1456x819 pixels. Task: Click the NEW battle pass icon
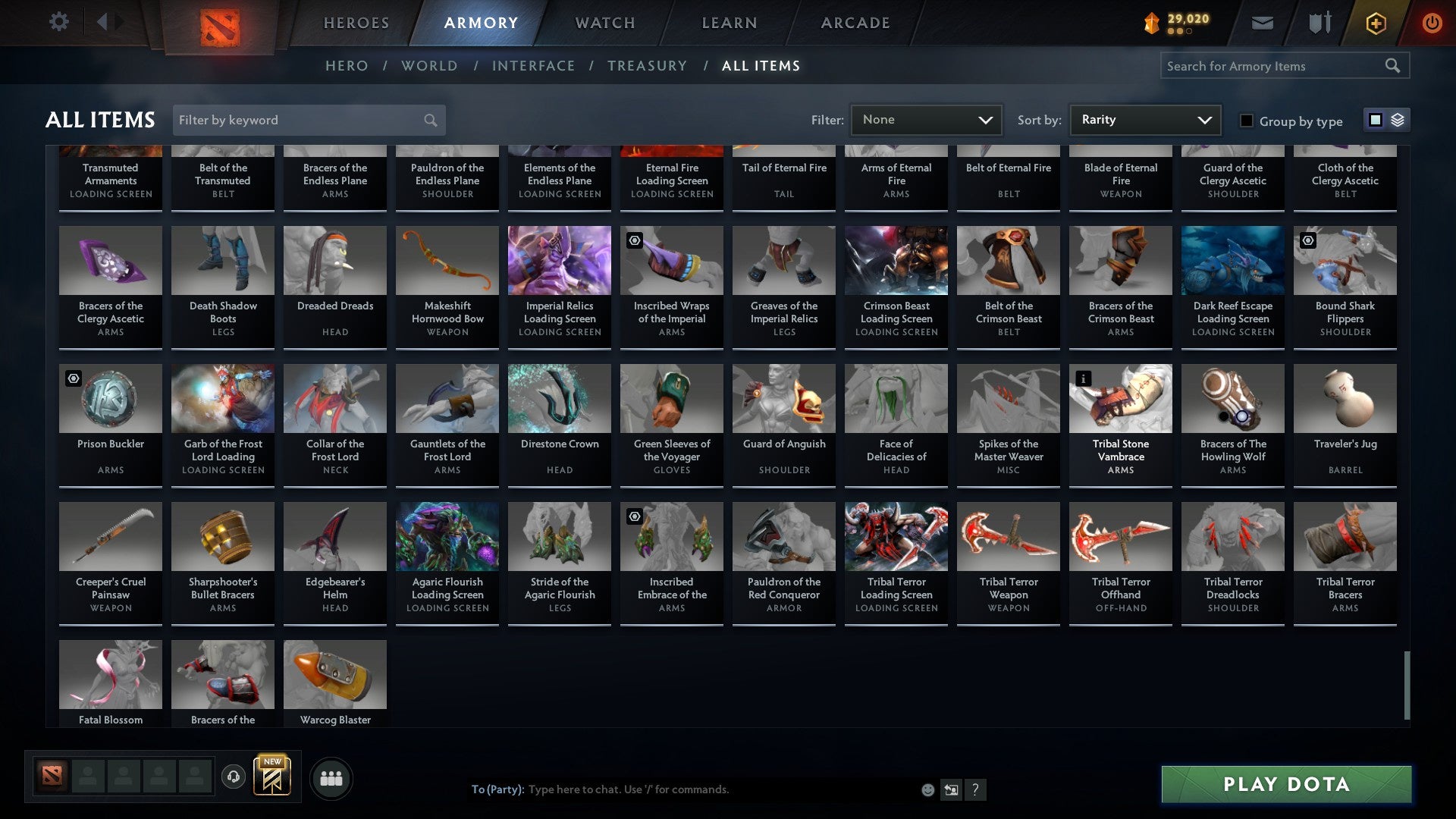coord(272,775)
